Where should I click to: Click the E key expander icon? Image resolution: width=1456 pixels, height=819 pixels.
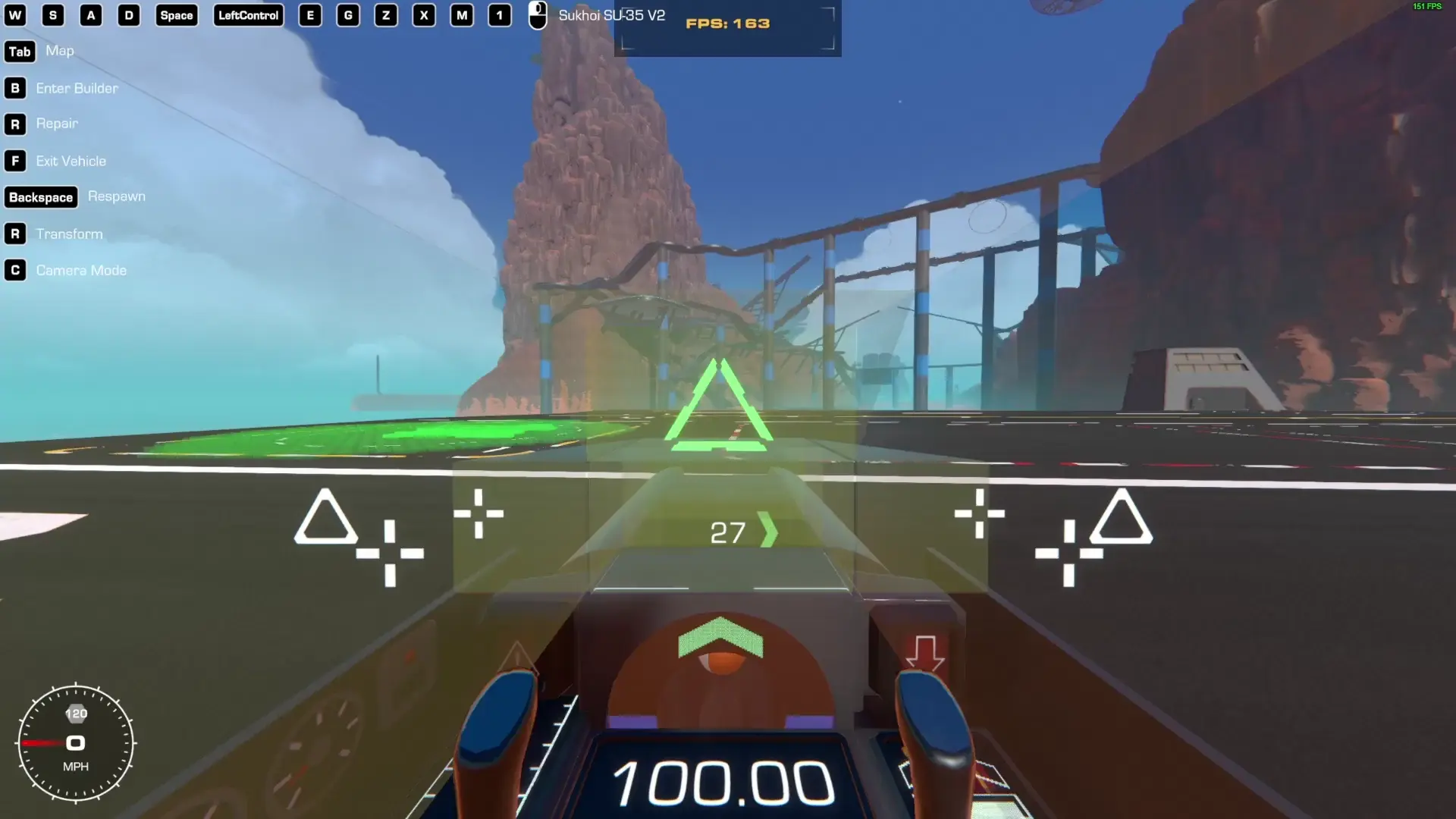309,15
